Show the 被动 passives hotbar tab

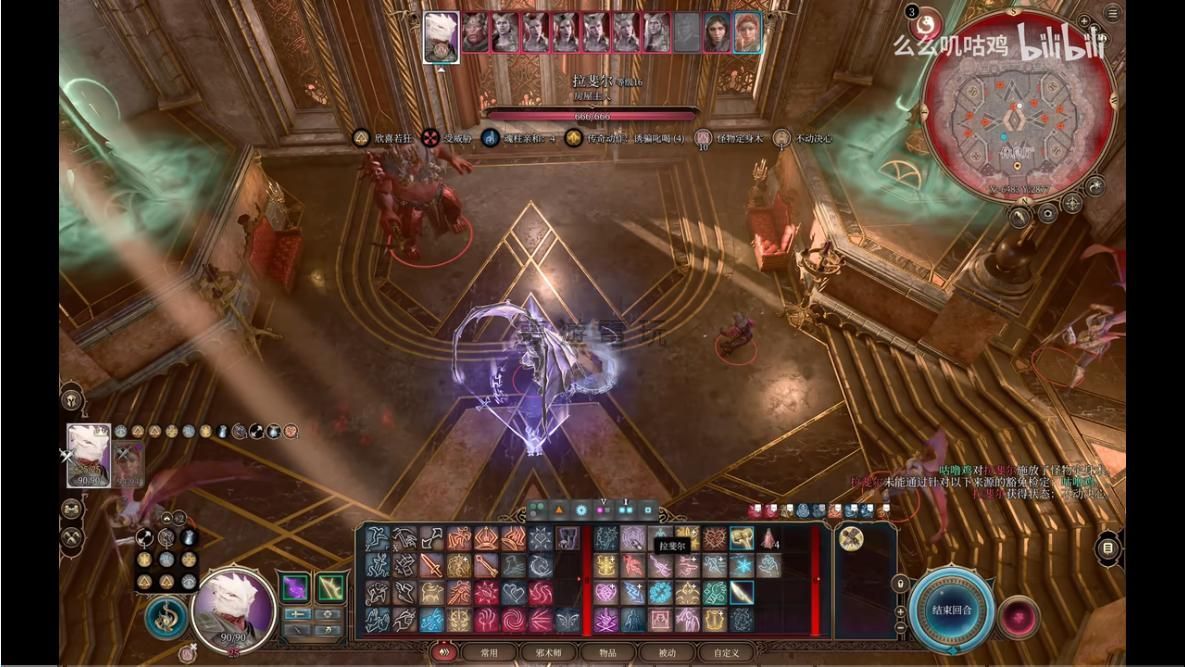click(x=666, y=653)
